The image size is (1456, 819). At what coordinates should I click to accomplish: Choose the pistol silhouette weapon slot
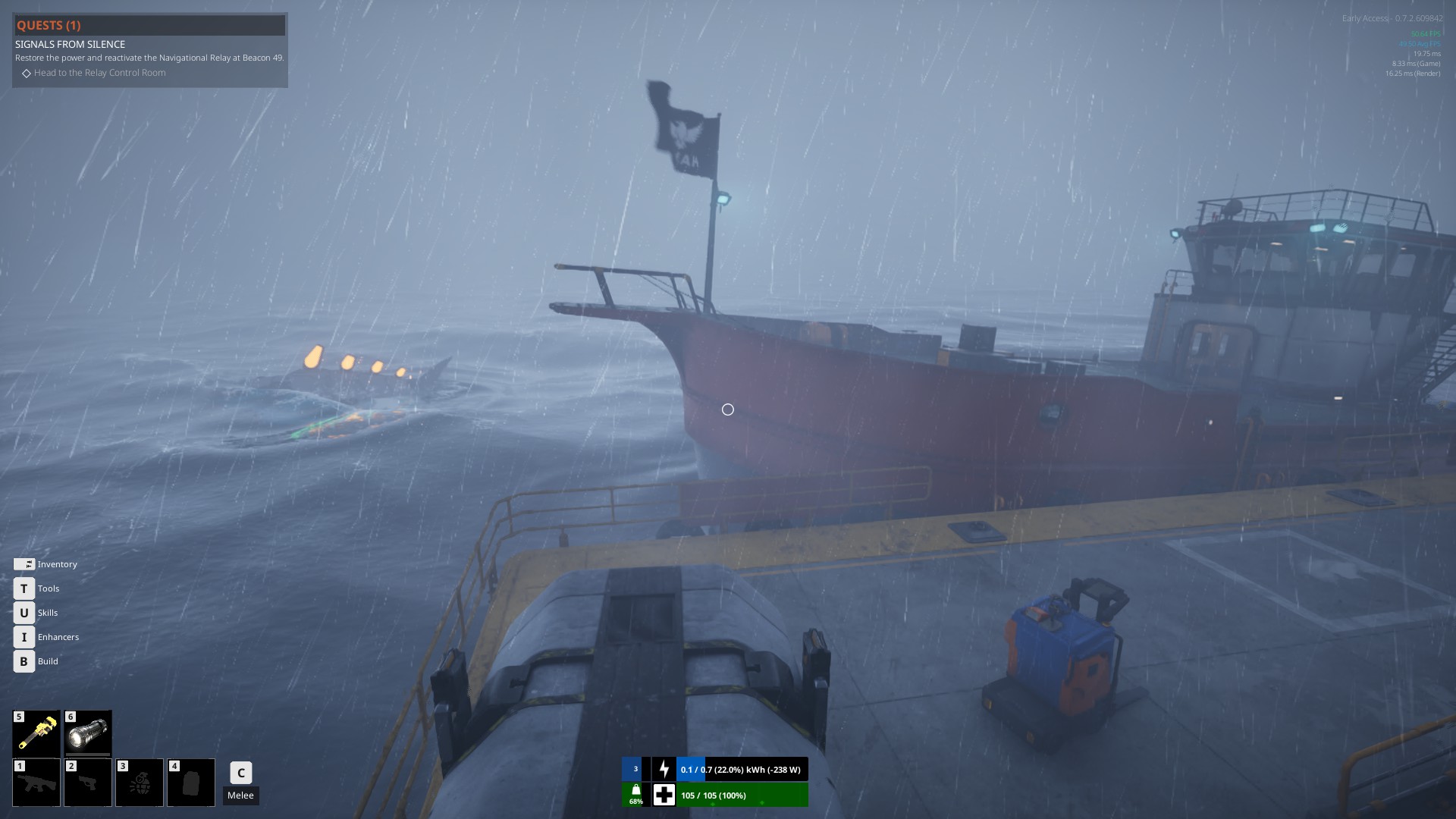pos(88,783)
